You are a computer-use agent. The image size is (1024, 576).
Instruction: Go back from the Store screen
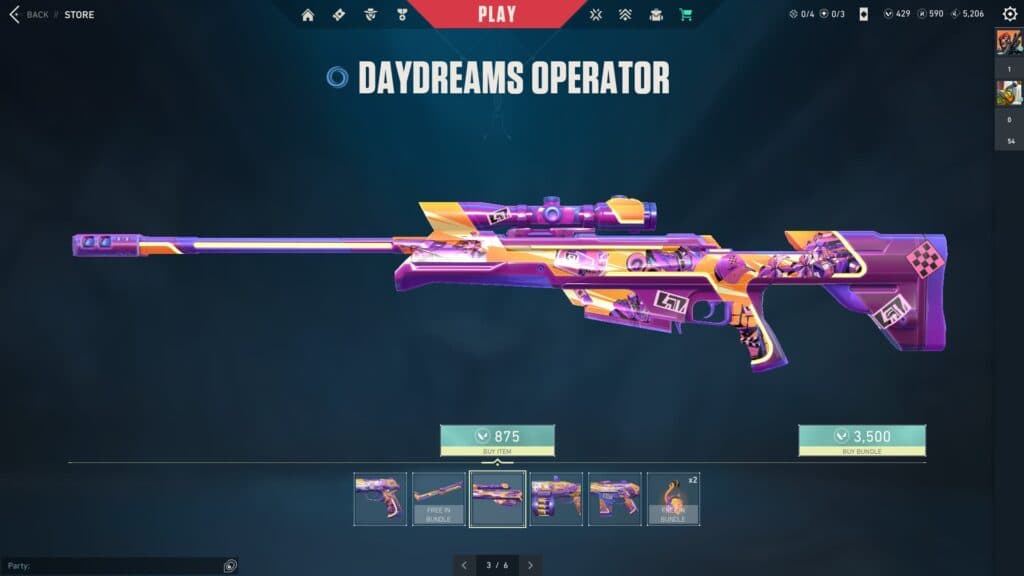28,15
